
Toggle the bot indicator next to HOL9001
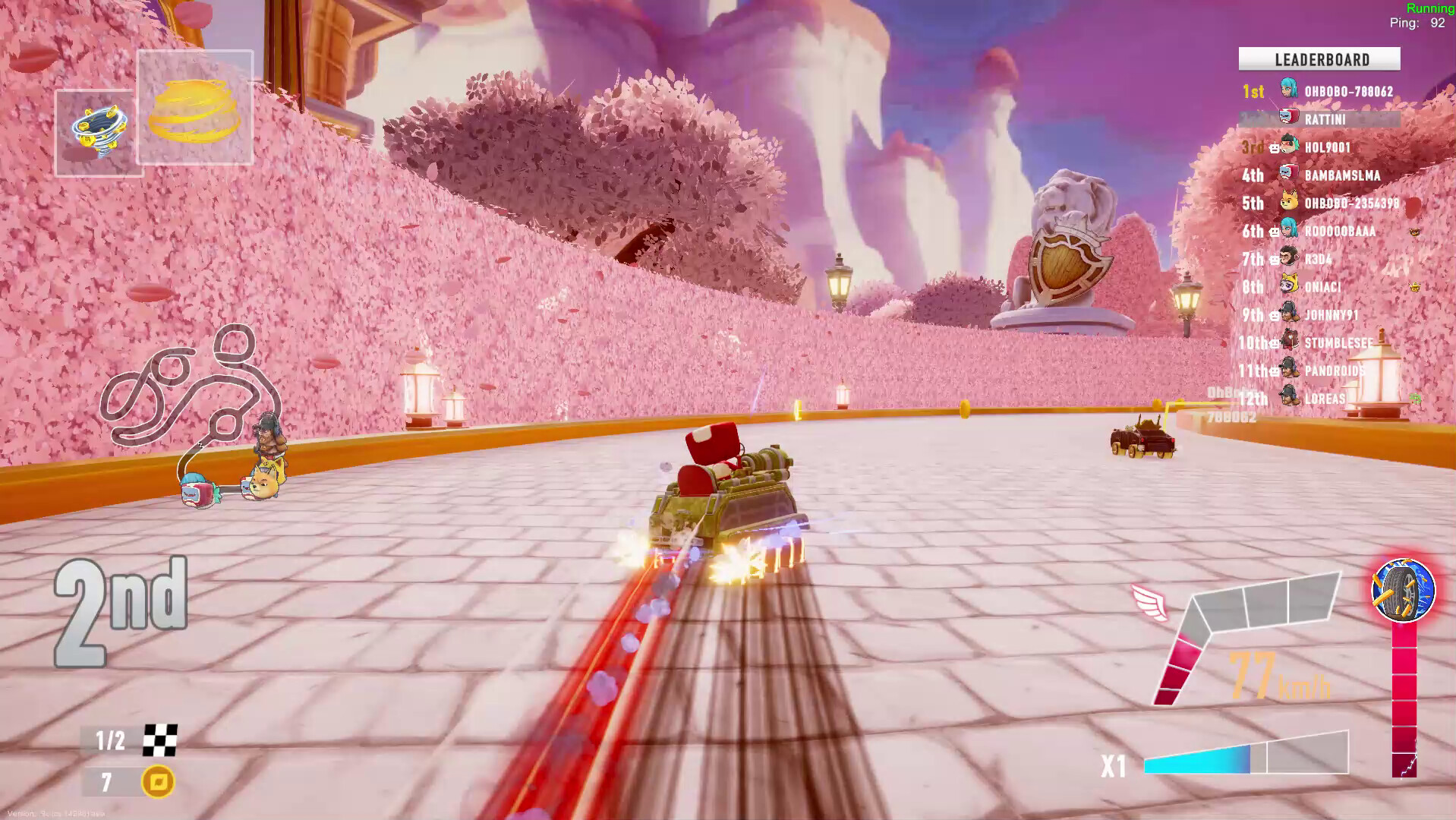(1274, 147)
